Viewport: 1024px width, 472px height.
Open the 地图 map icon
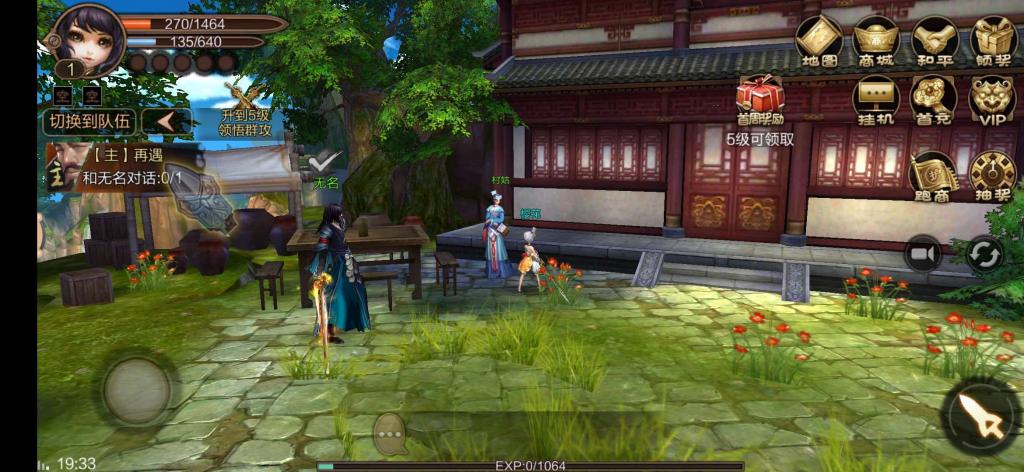point(818,41)
